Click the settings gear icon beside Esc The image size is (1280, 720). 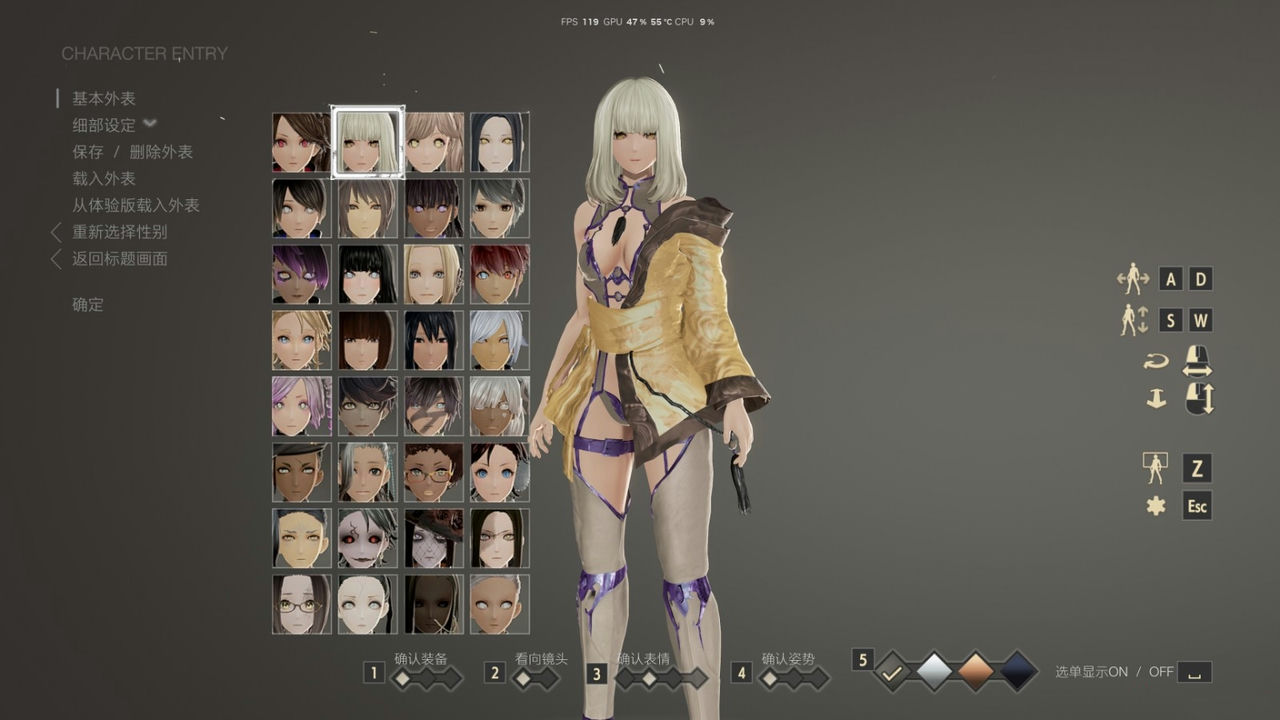[1155, 507]
